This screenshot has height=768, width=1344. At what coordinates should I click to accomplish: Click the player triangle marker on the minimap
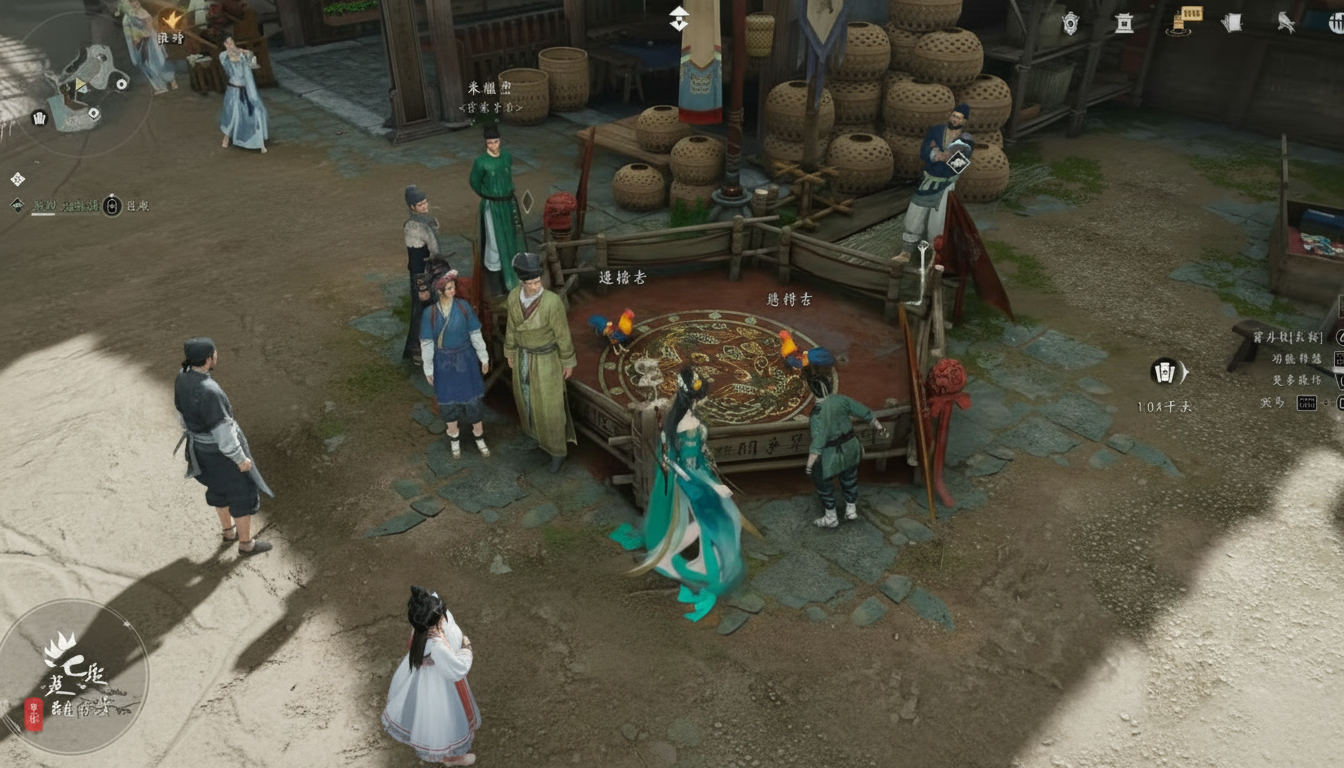pos(79,85)
